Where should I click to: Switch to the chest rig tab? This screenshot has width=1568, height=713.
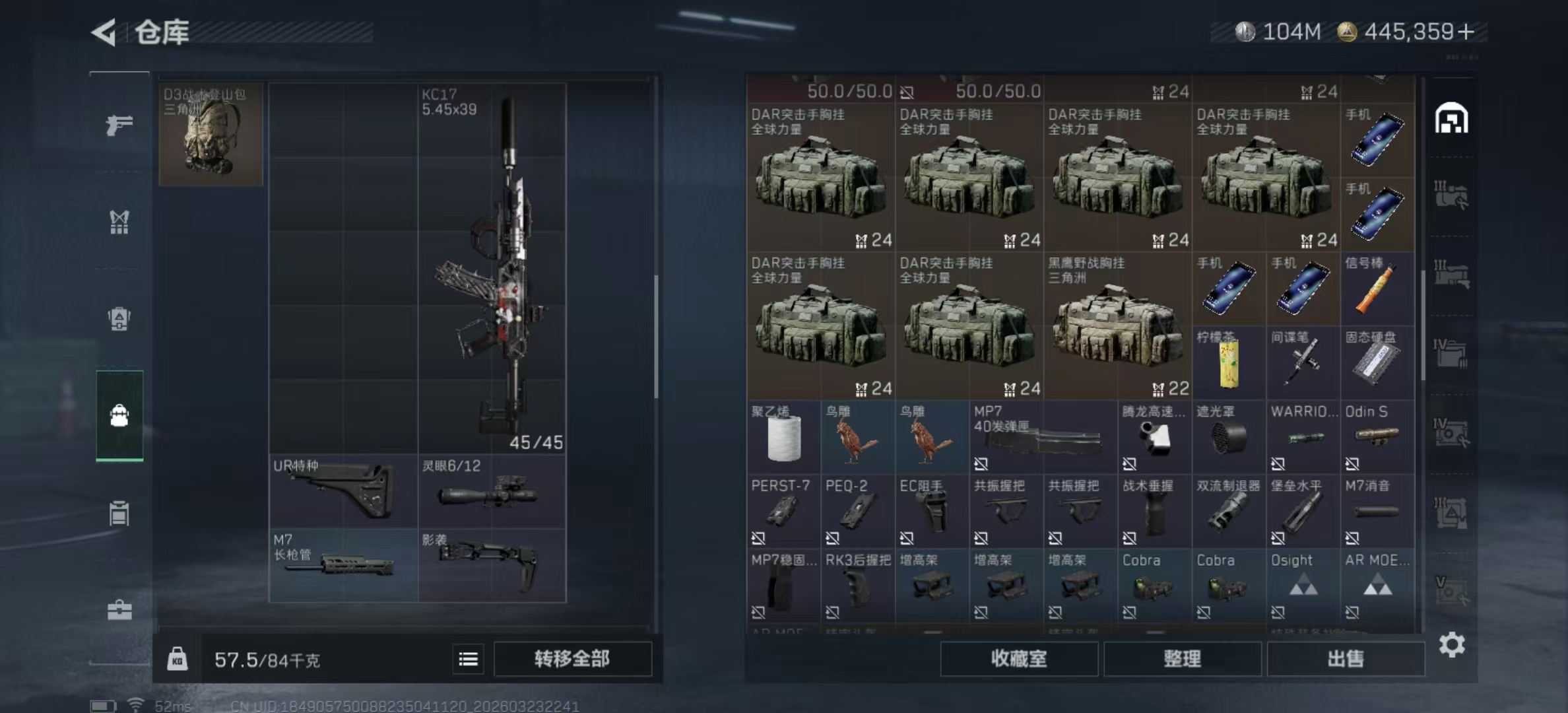point(119,222)
